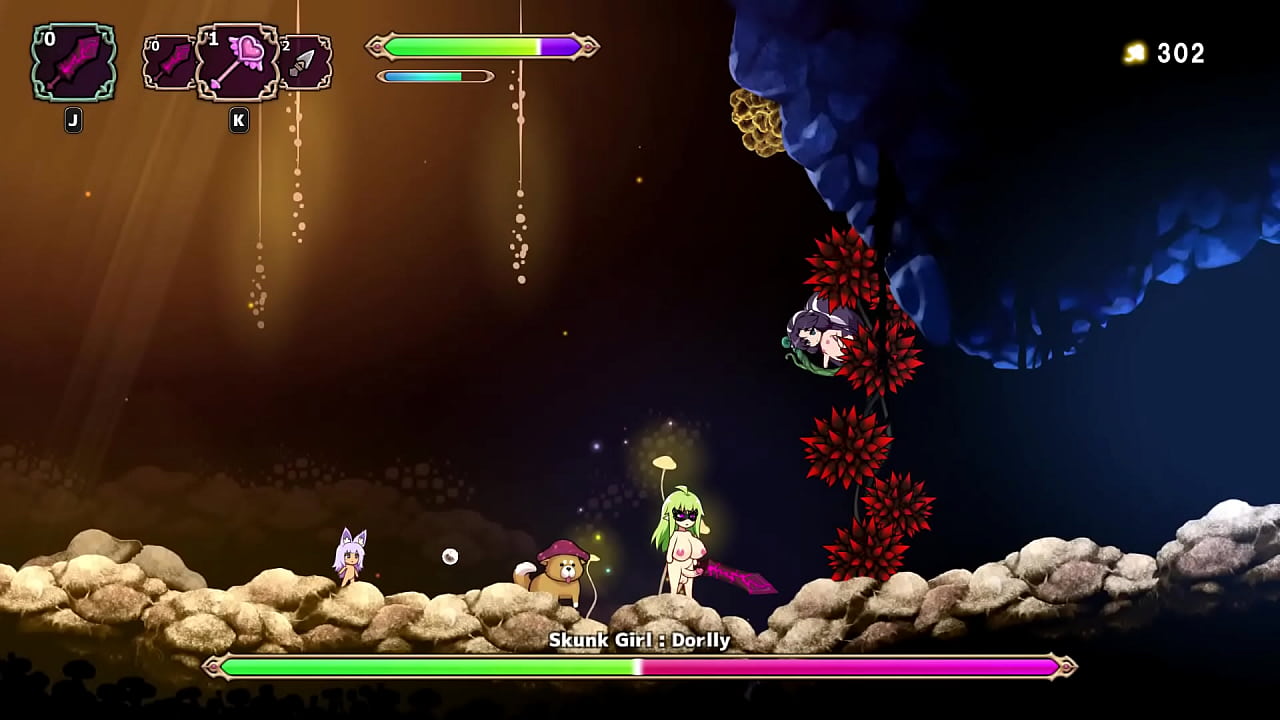Select the heart wand weapon slot bound to K
1280x720 pixels.
coord(237,62)
